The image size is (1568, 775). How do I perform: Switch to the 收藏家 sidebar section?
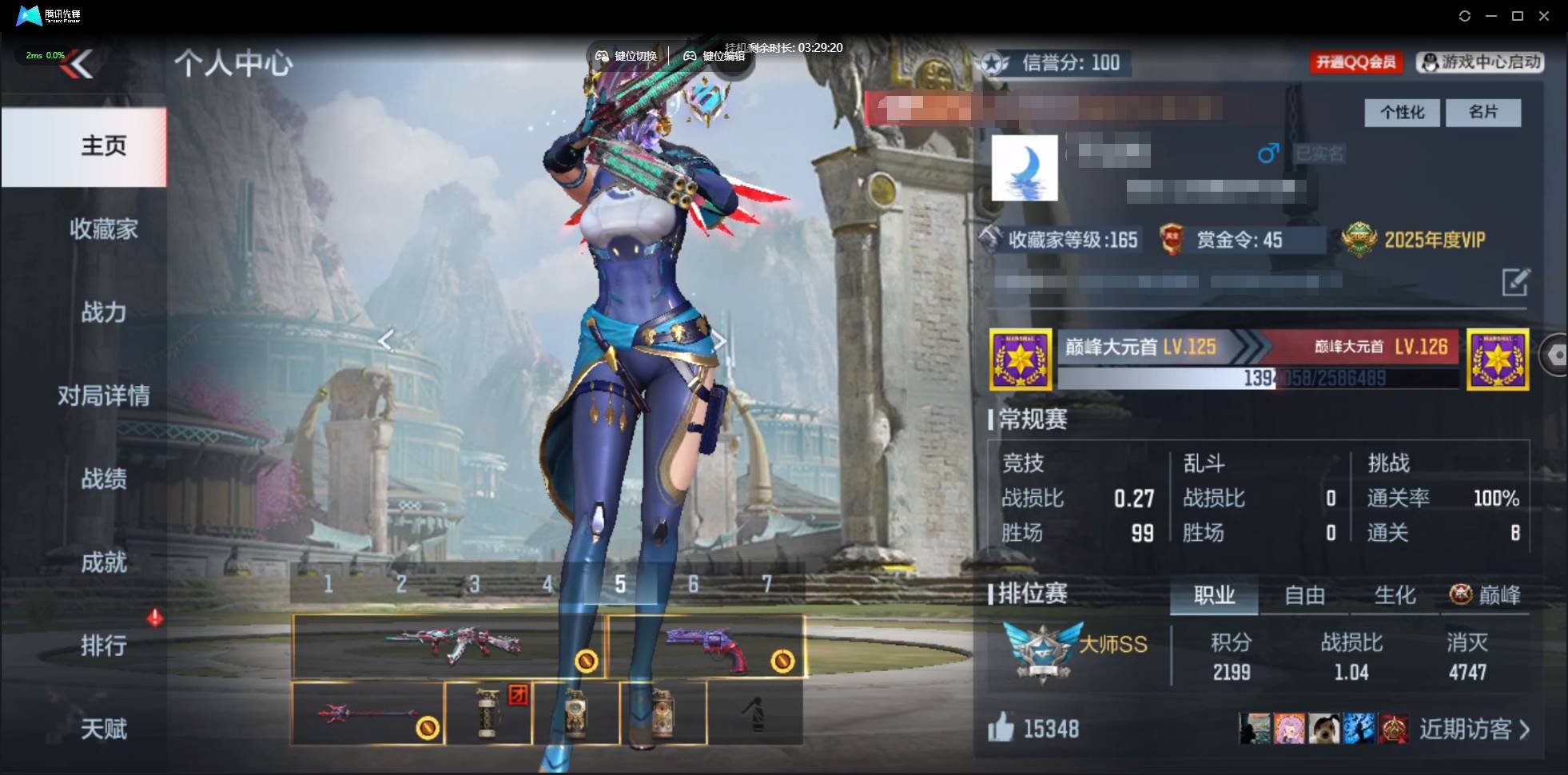(102, 229)
